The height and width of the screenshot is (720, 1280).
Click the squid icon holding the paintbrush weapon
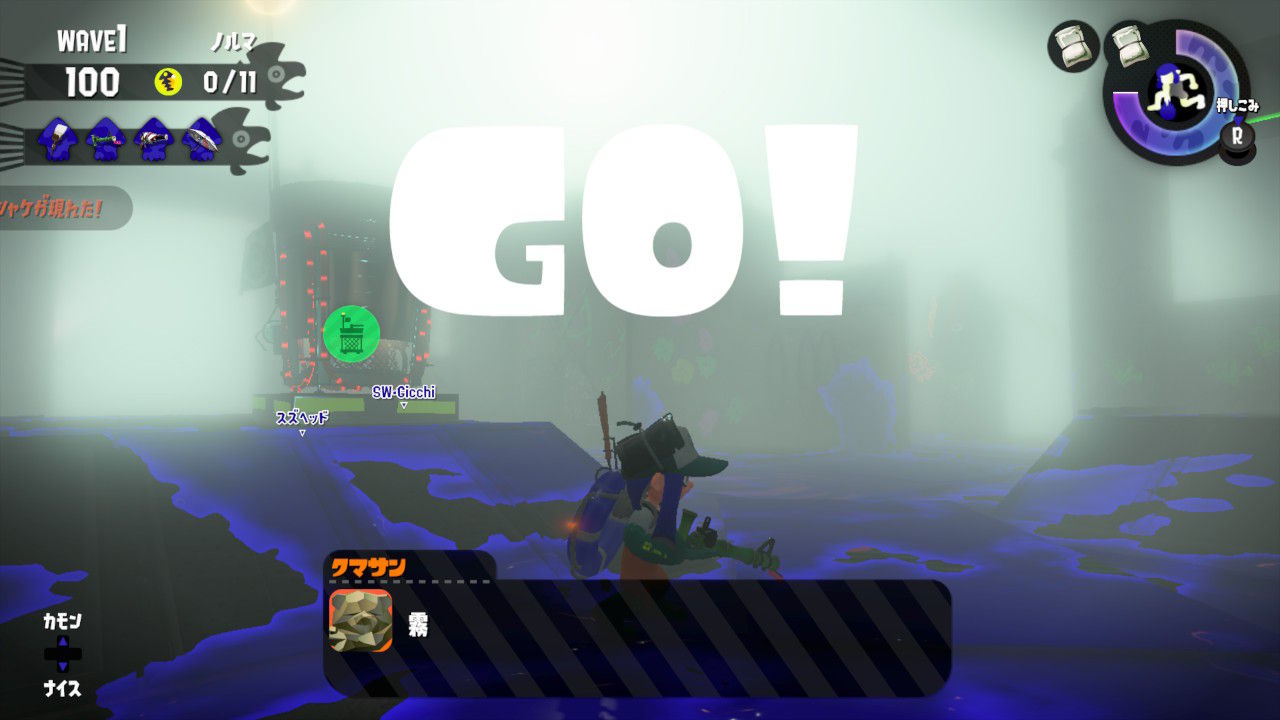60,140
